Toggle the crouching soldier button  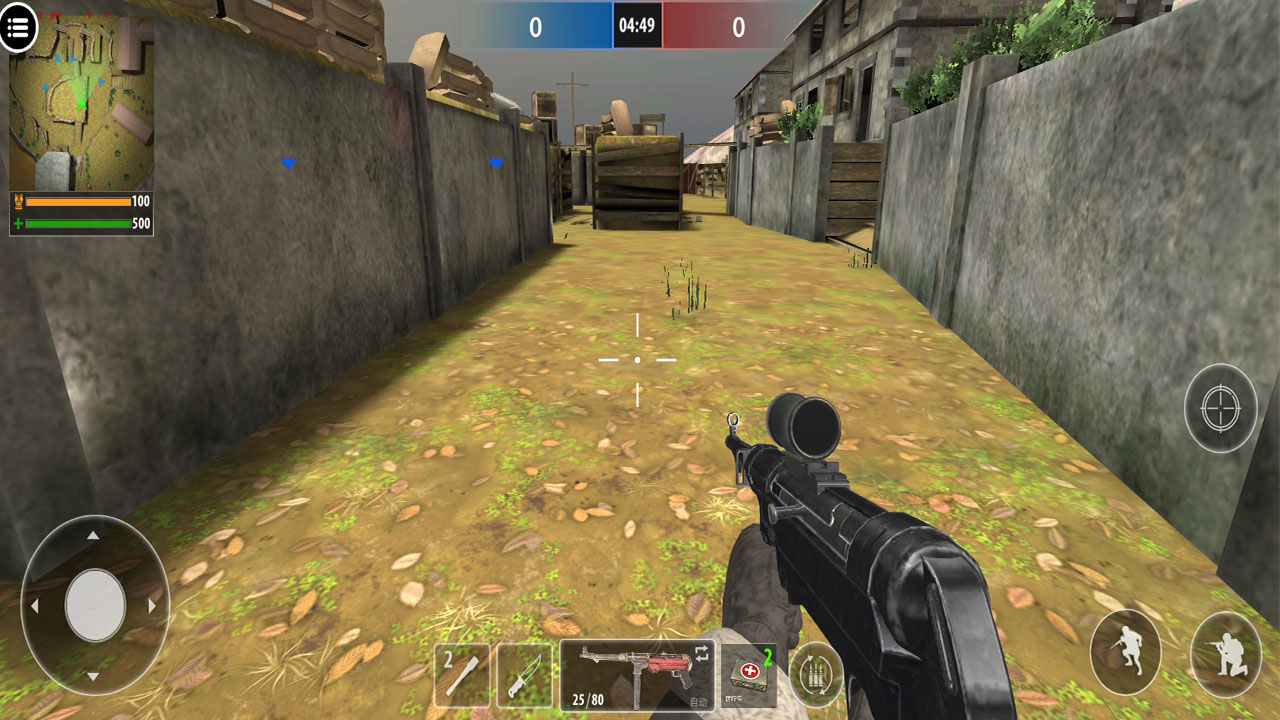point(1225,654)
